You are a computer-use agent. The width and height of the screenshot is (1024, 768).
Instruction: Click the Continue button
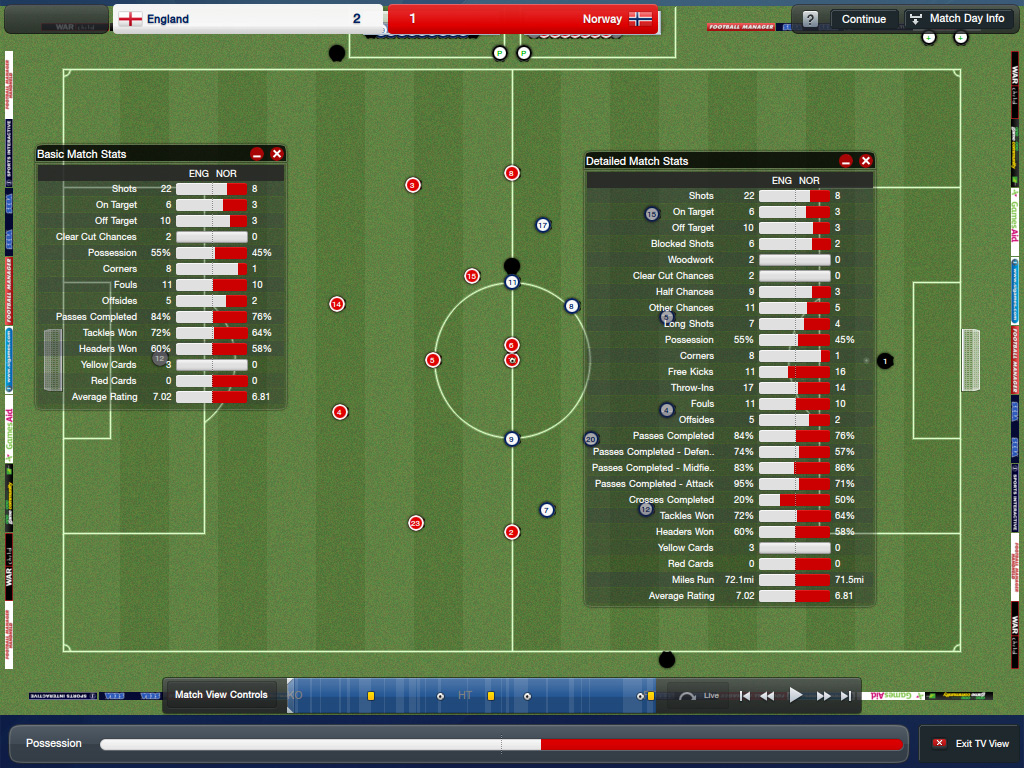click(x=863, y=19)
